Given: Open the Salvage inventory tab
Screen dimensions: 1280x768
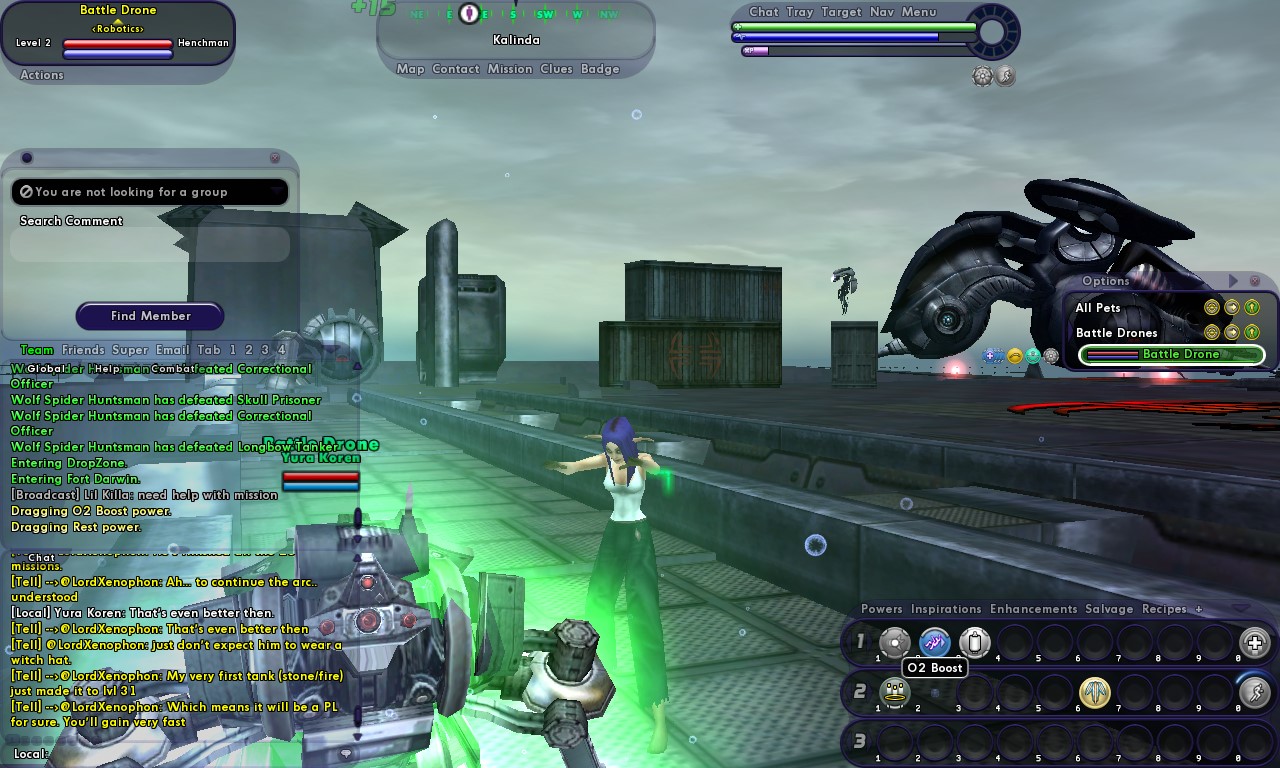Looking at the screenshot, I should pyautogui.click(x=1109, y=609).
